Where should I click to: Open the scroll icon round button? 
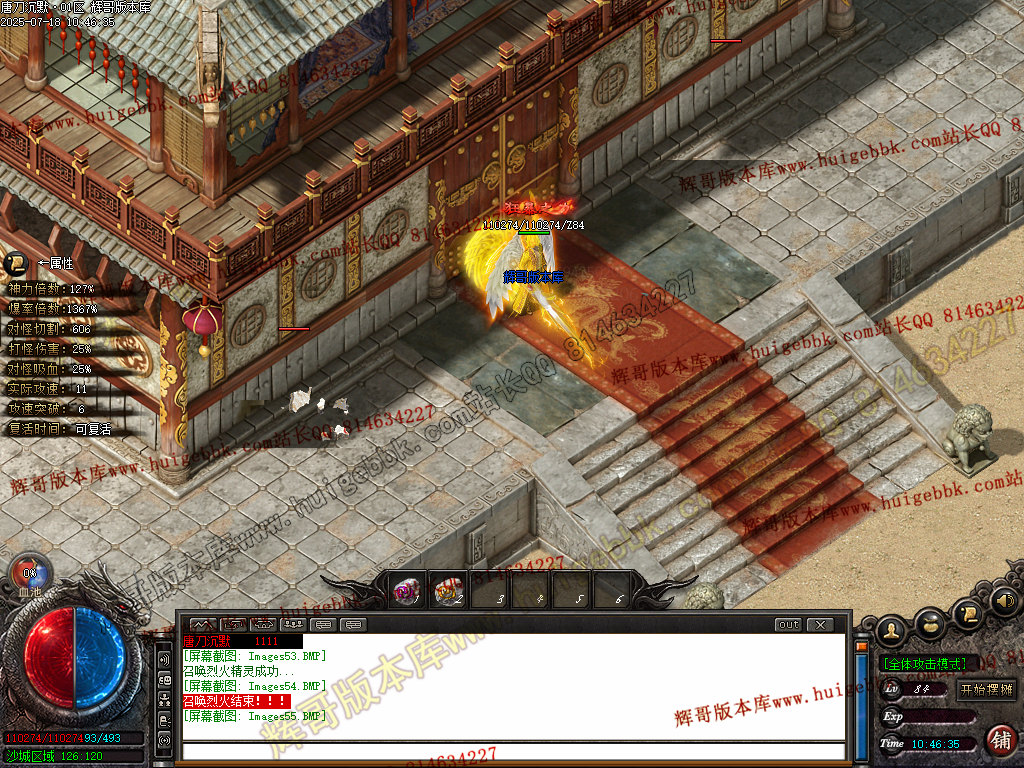(967, 613)
